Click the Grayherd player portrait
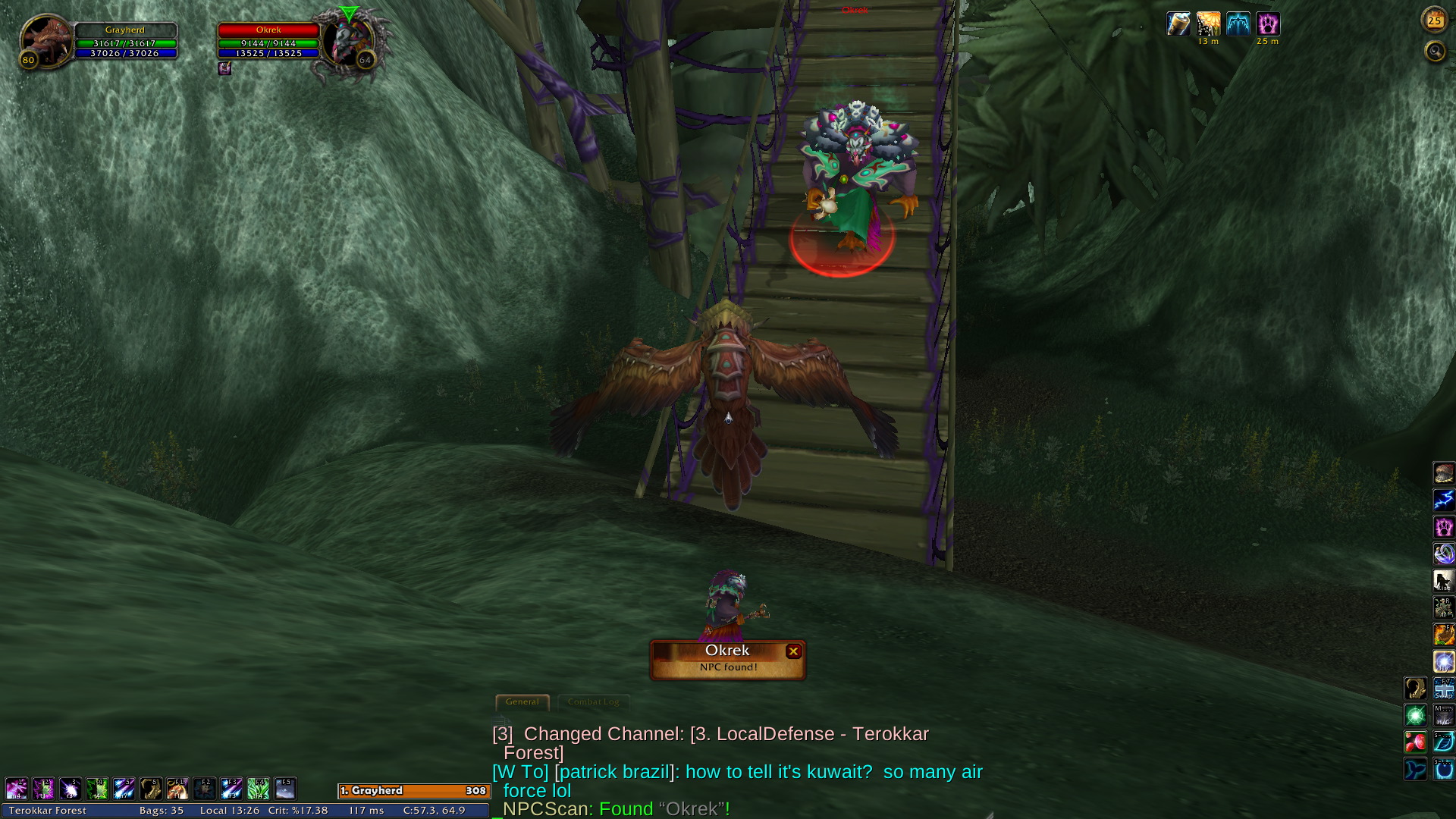 point(45,40)
